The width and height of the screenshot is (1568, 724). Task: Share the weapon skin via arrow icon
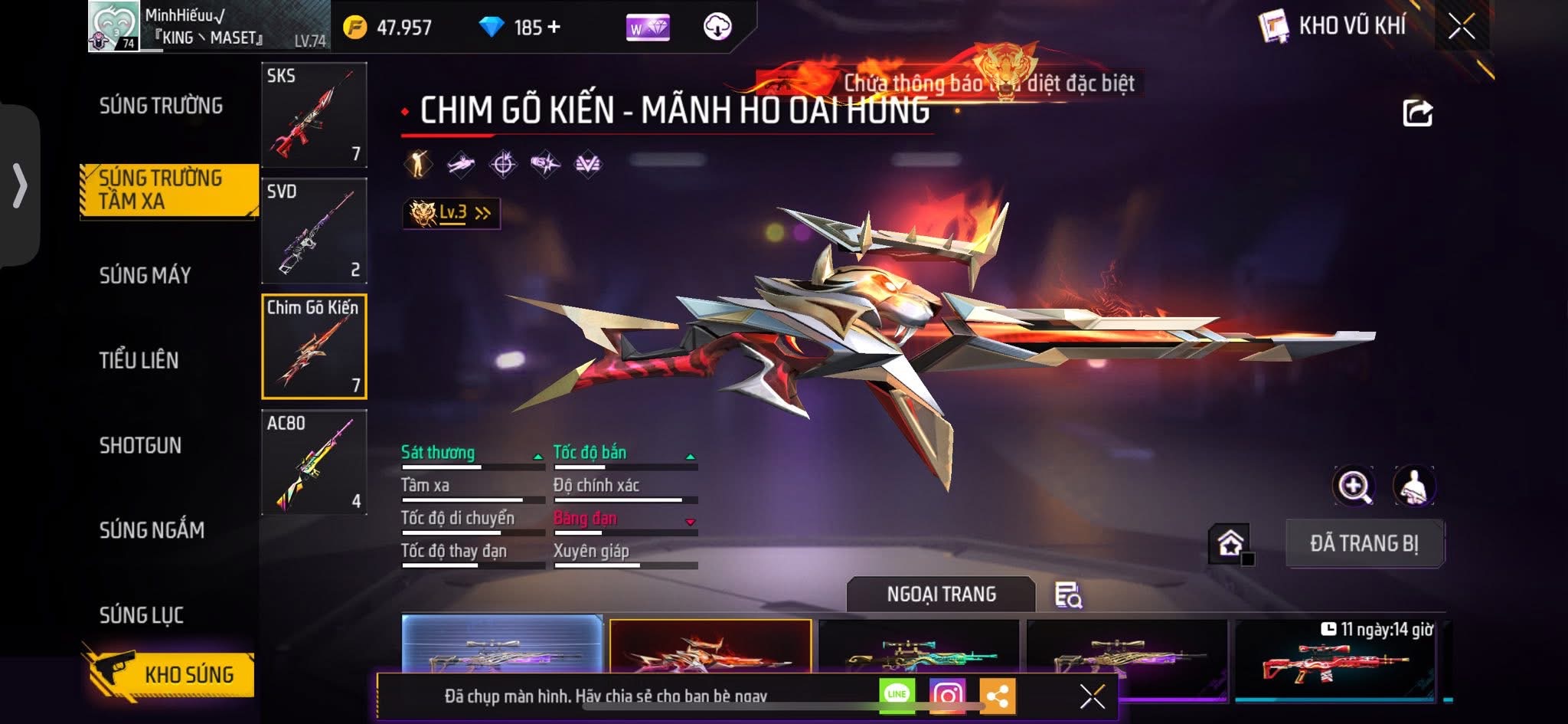1417,113
